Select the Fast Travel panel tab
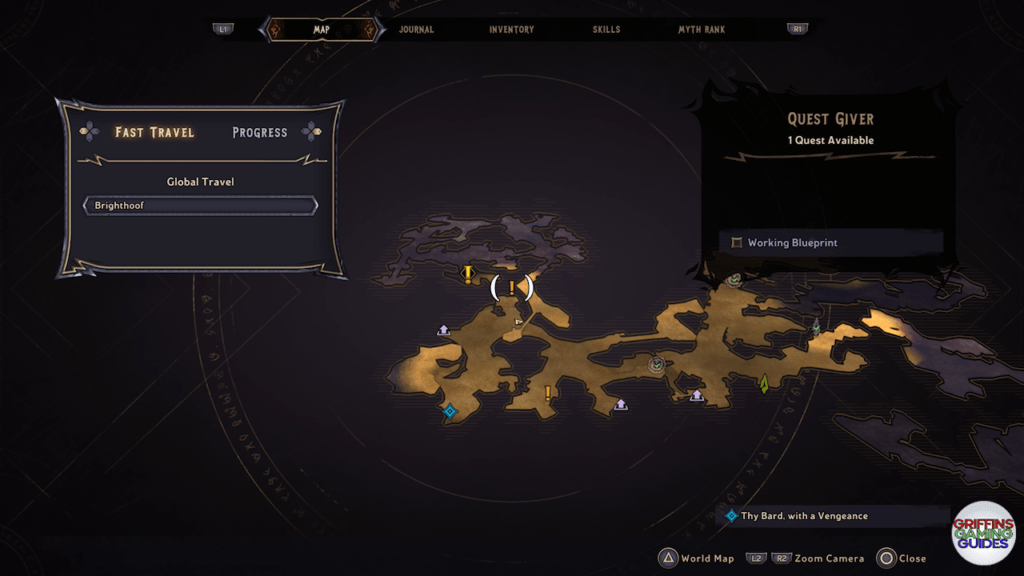 [x=154, y=132]
